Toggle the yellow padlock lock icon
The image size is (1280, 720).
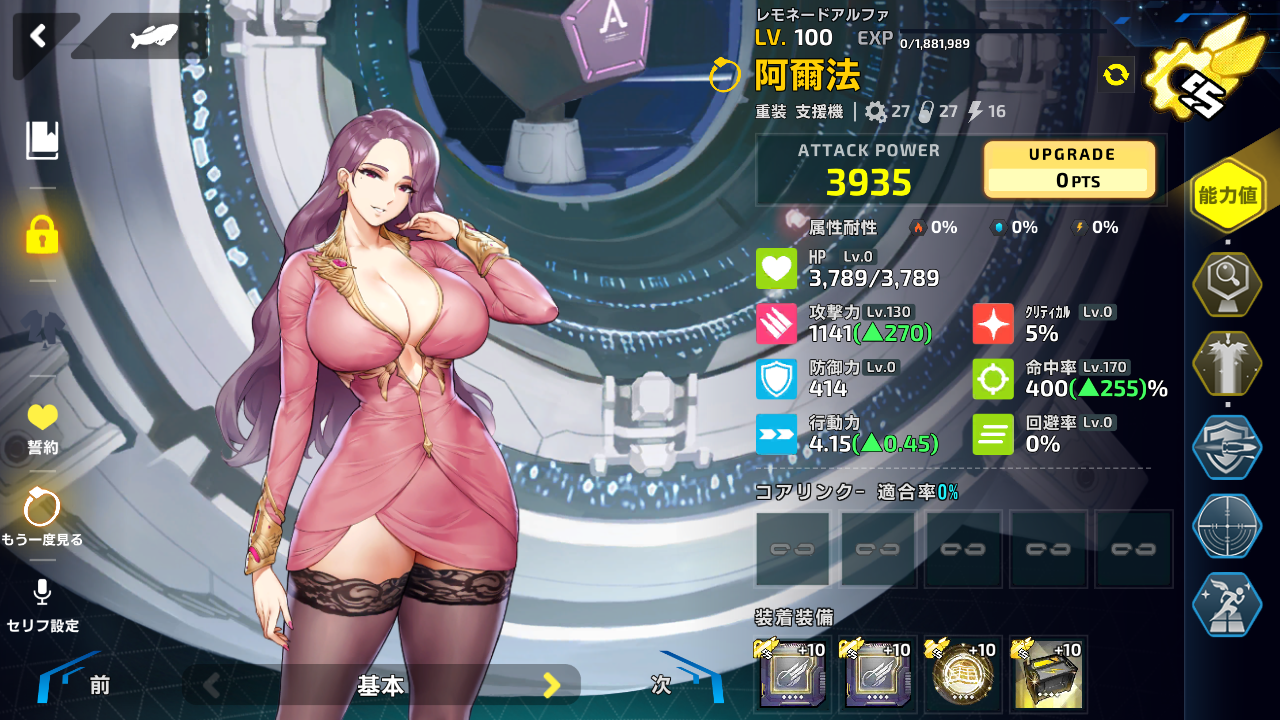coord(42,234)
